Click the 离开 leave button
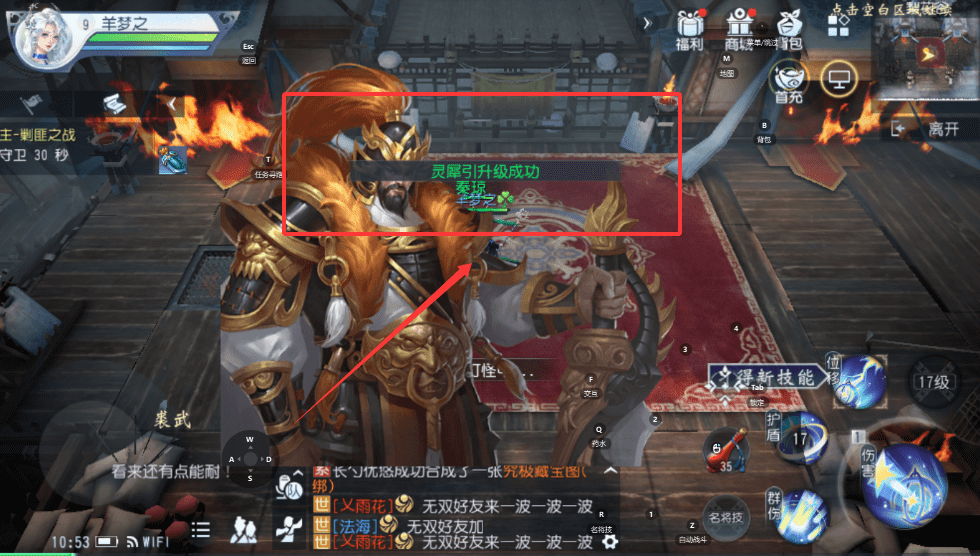The height and width of the screenshot is (556, 980). pyautogui.click(x=932, y=129)
